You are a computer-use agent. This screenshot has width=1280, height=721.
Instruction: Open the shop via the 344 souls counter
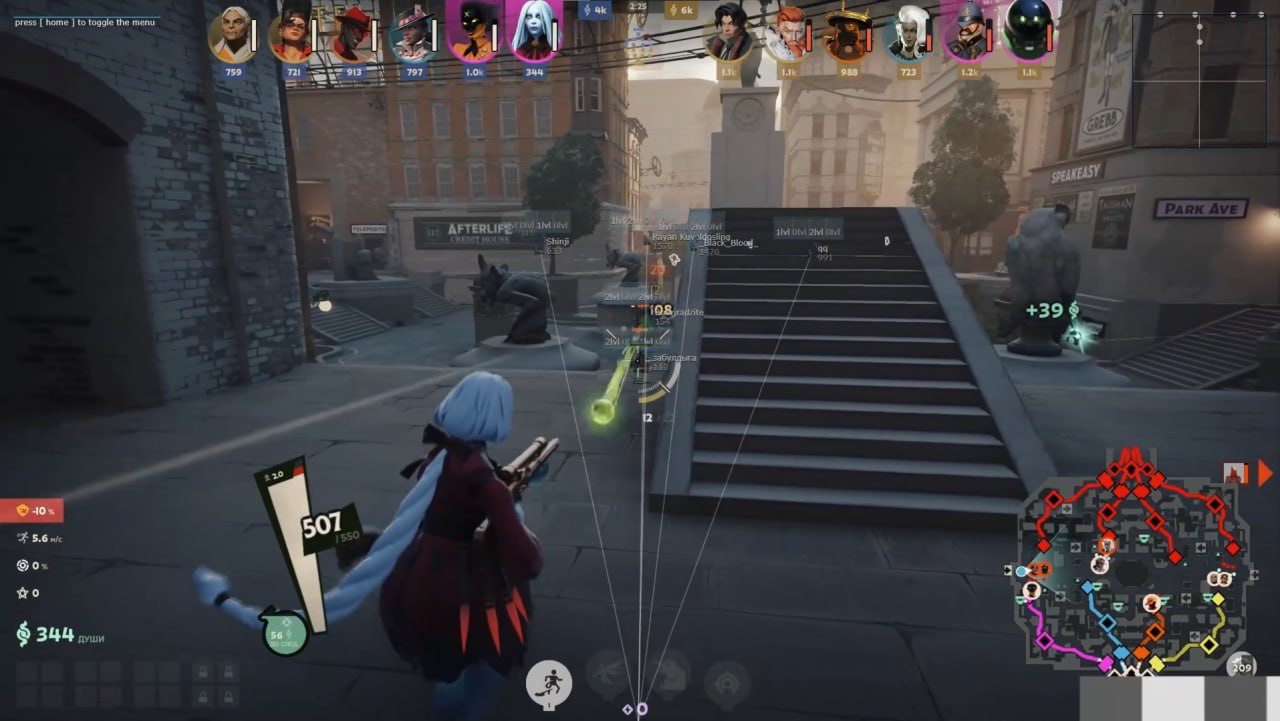pos(48,633)
